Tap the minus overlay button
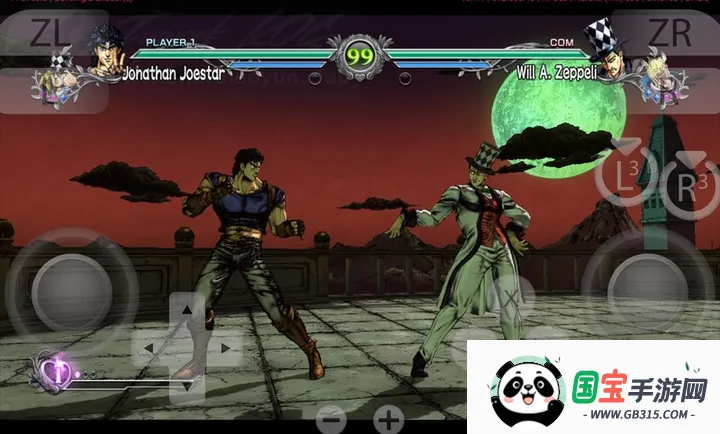Image resolution: width=720 pixels, height=434 pixels. (333, 418)
